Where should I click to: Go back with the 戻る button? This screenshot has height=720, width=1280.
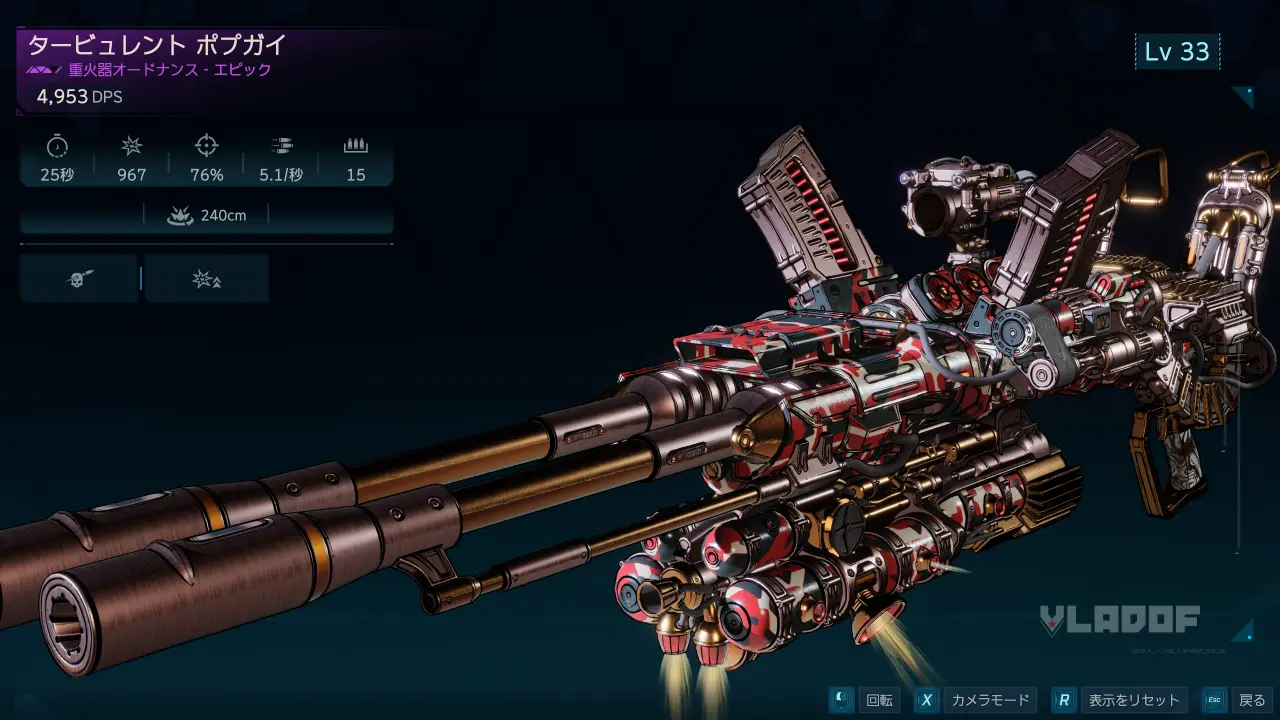point(1238,700)
